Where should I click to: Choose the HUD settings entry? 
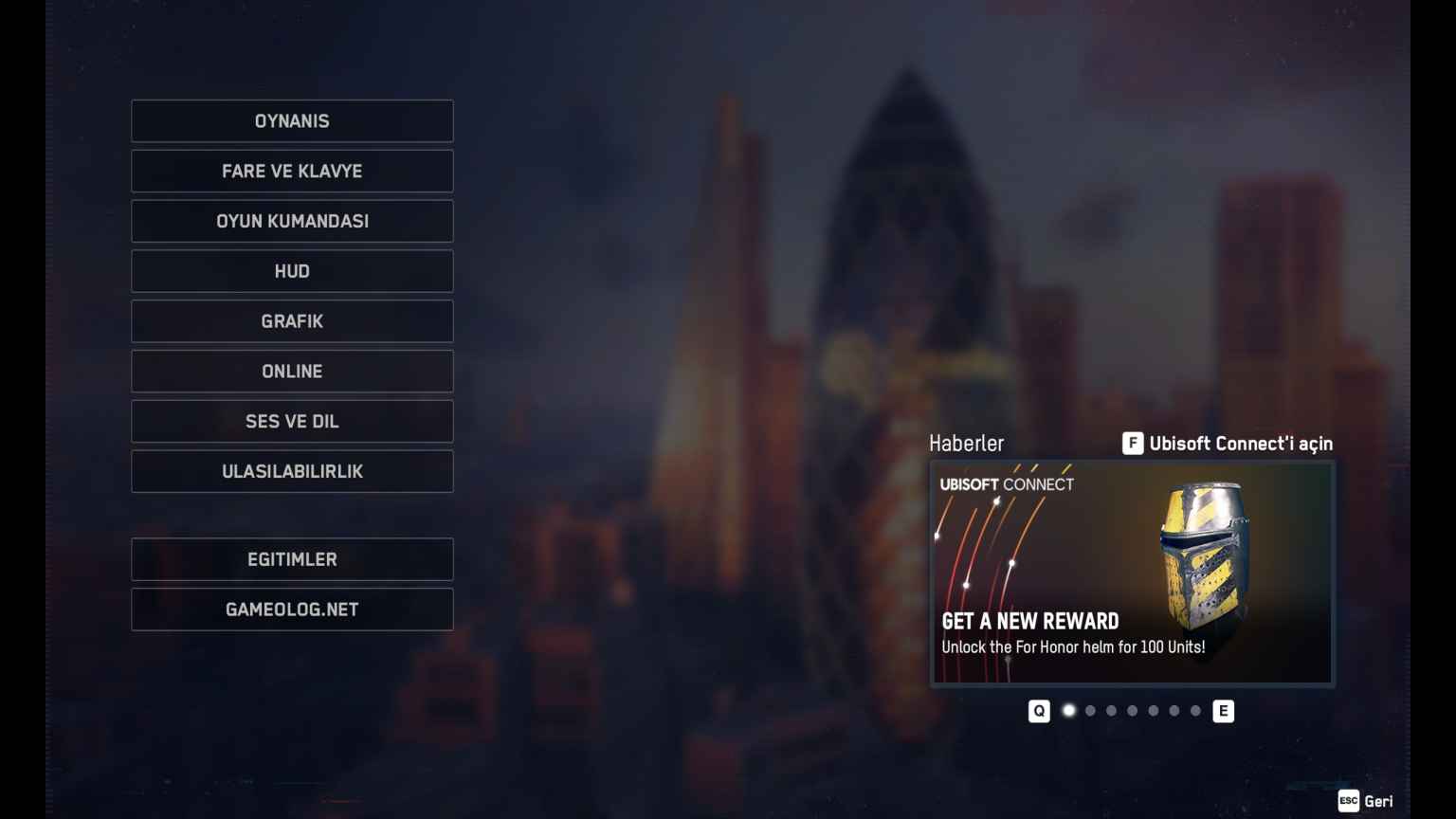[292, 272]
